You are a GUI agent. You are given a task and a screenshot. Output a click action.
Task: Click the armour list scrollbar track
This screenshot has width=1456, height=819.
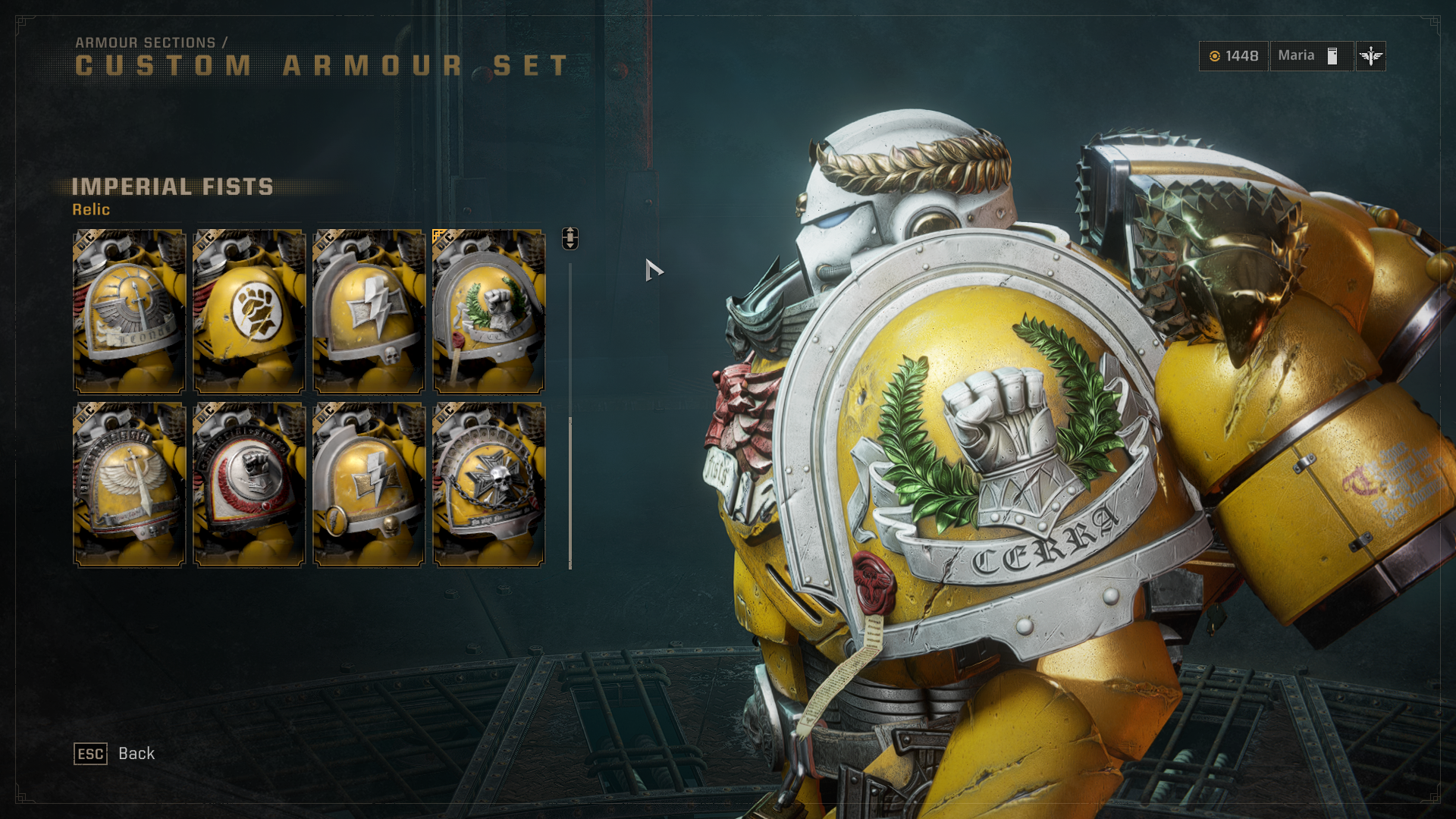pos(570,341)
